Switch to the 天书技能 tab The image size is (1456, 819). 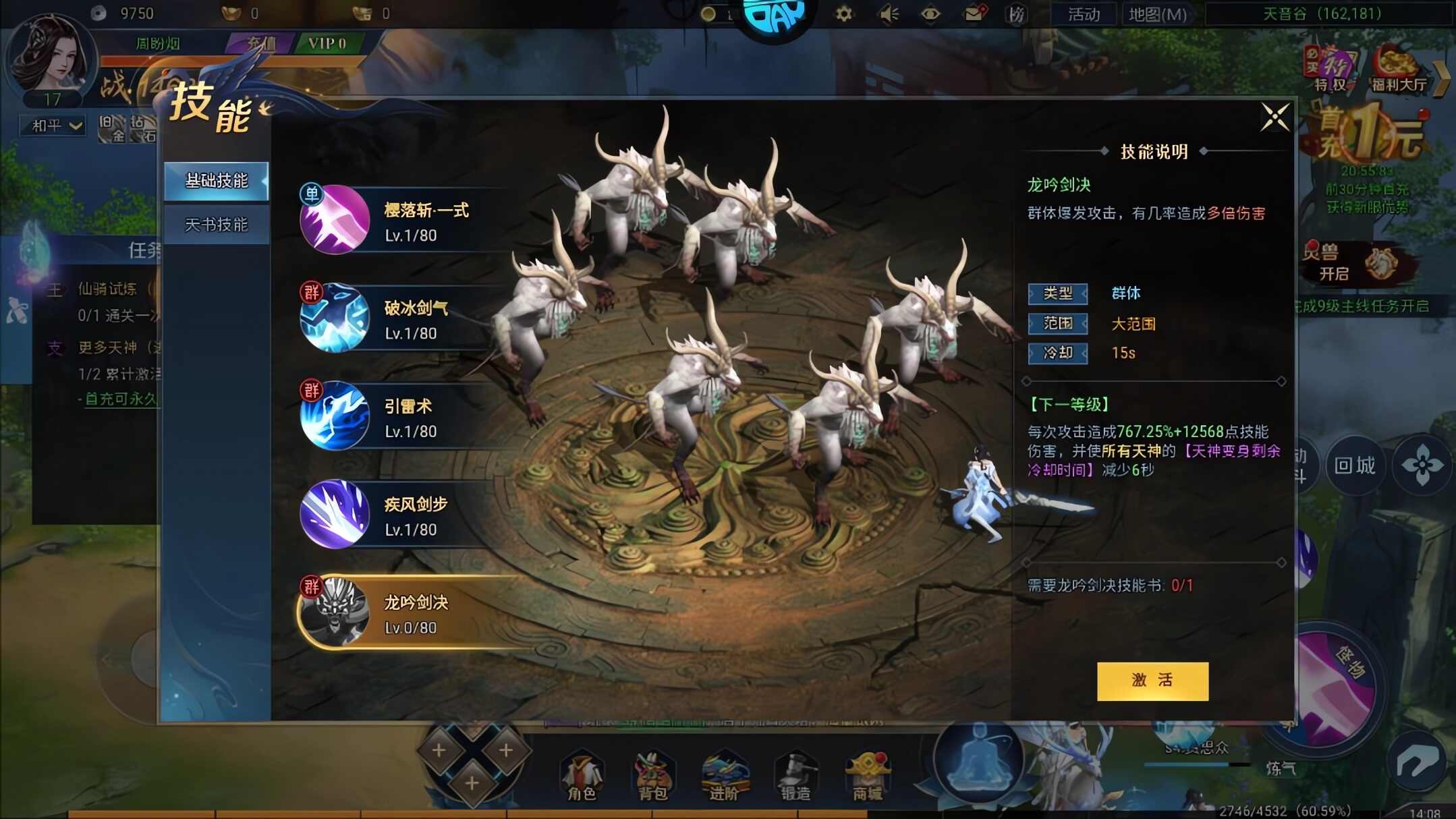point(217,223)
